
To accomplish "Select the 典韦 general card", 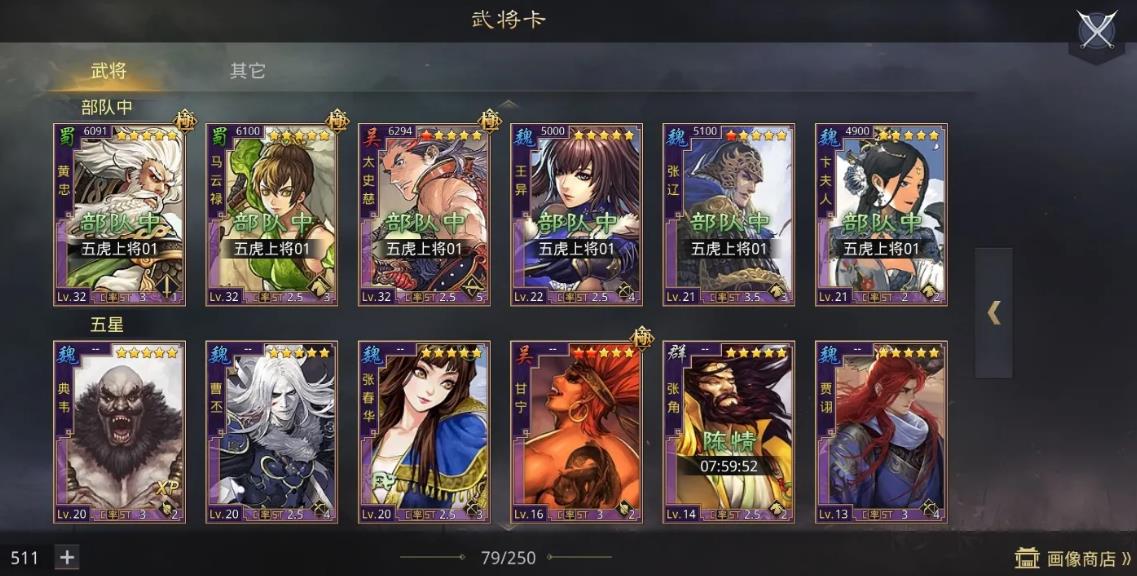I will [119, 432].
